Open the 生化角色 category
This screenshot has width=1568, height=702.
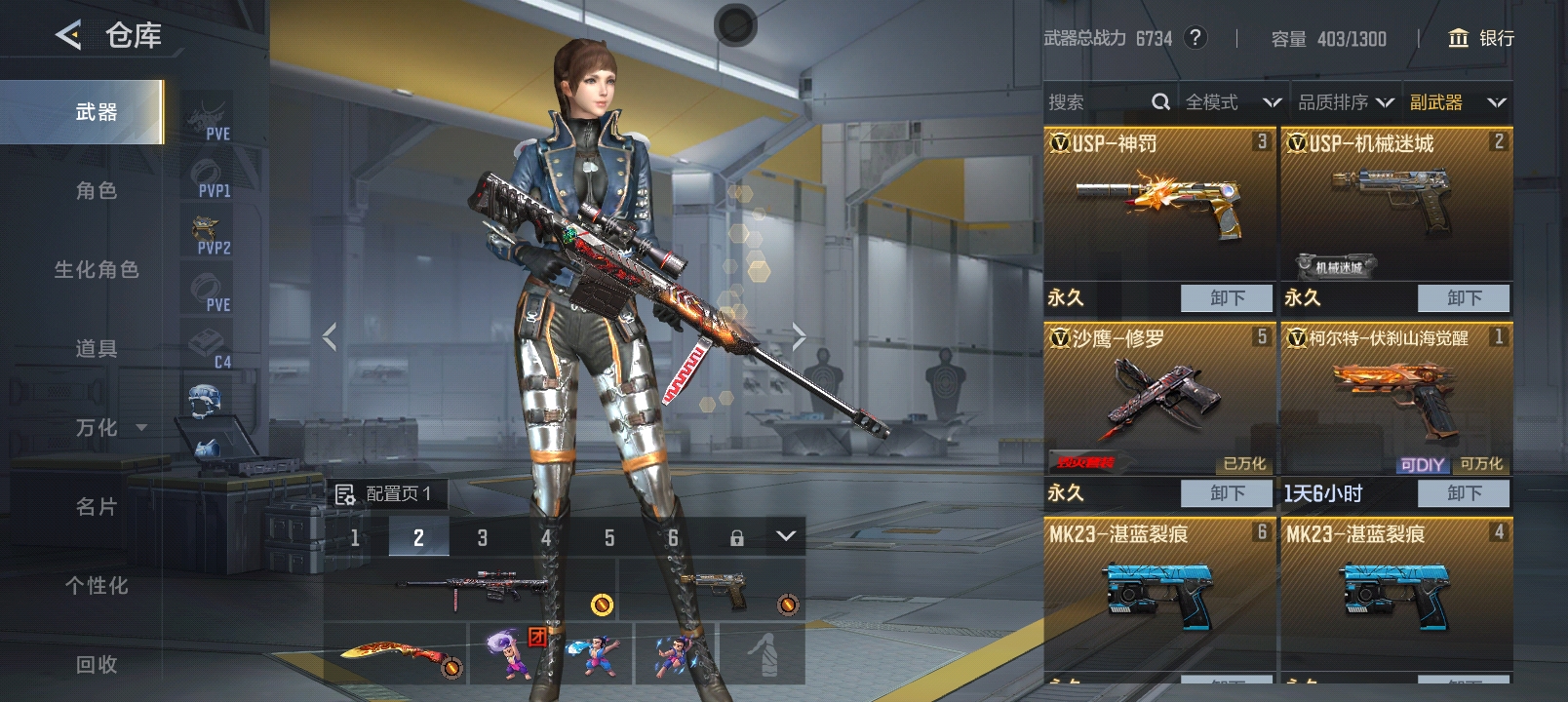point(96,269)
